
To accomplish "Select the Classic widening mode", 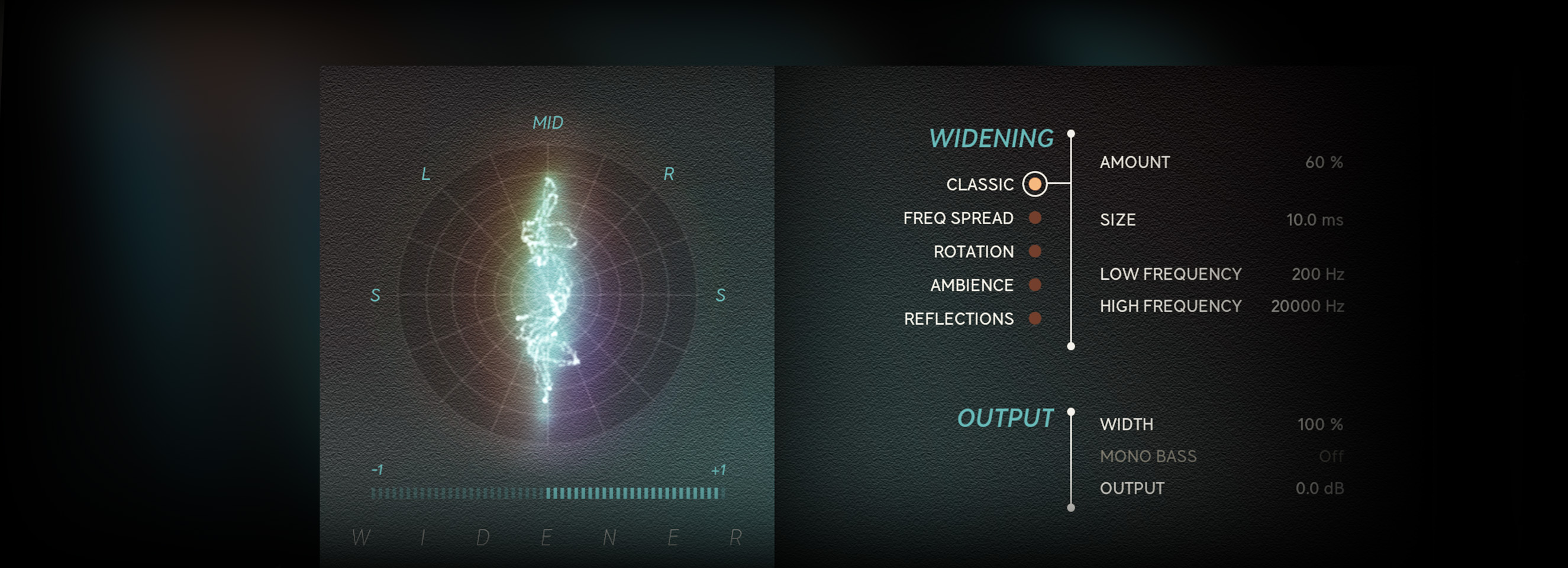I will (1034, 184).
